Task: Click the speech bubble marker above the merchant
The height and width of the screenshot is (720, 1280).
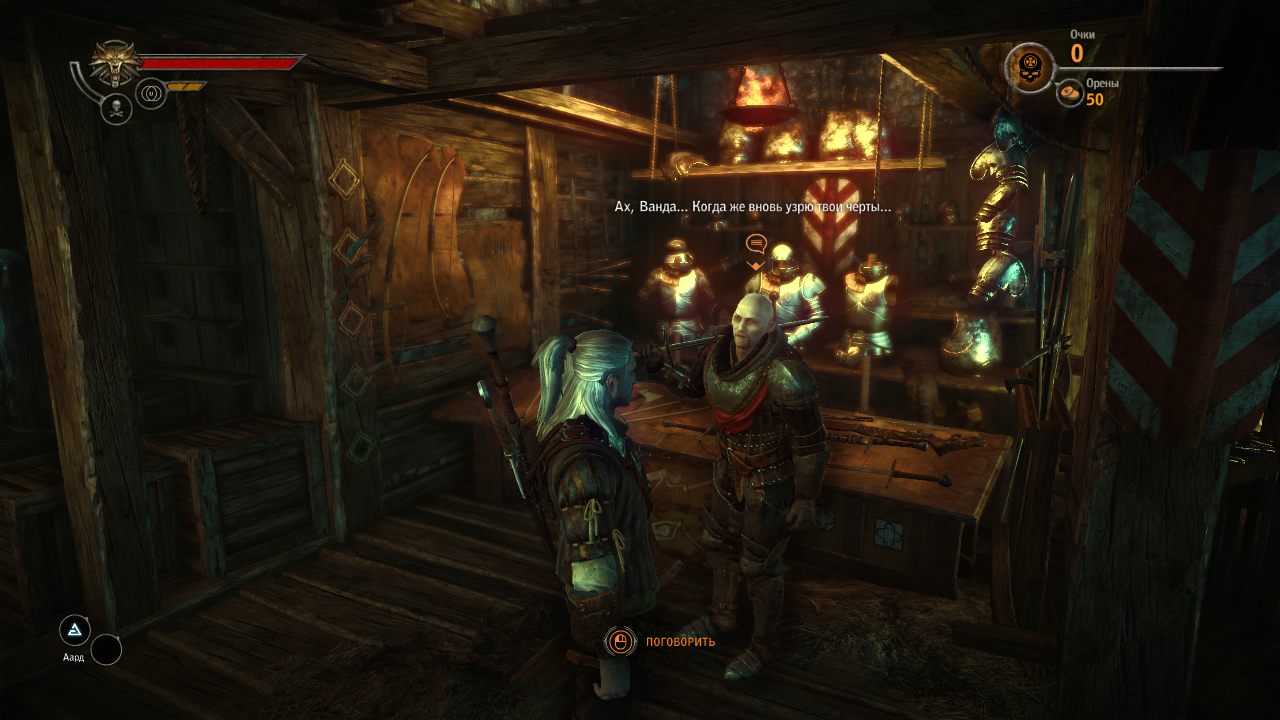Action: pyautogui.click(x=756, y=243)
